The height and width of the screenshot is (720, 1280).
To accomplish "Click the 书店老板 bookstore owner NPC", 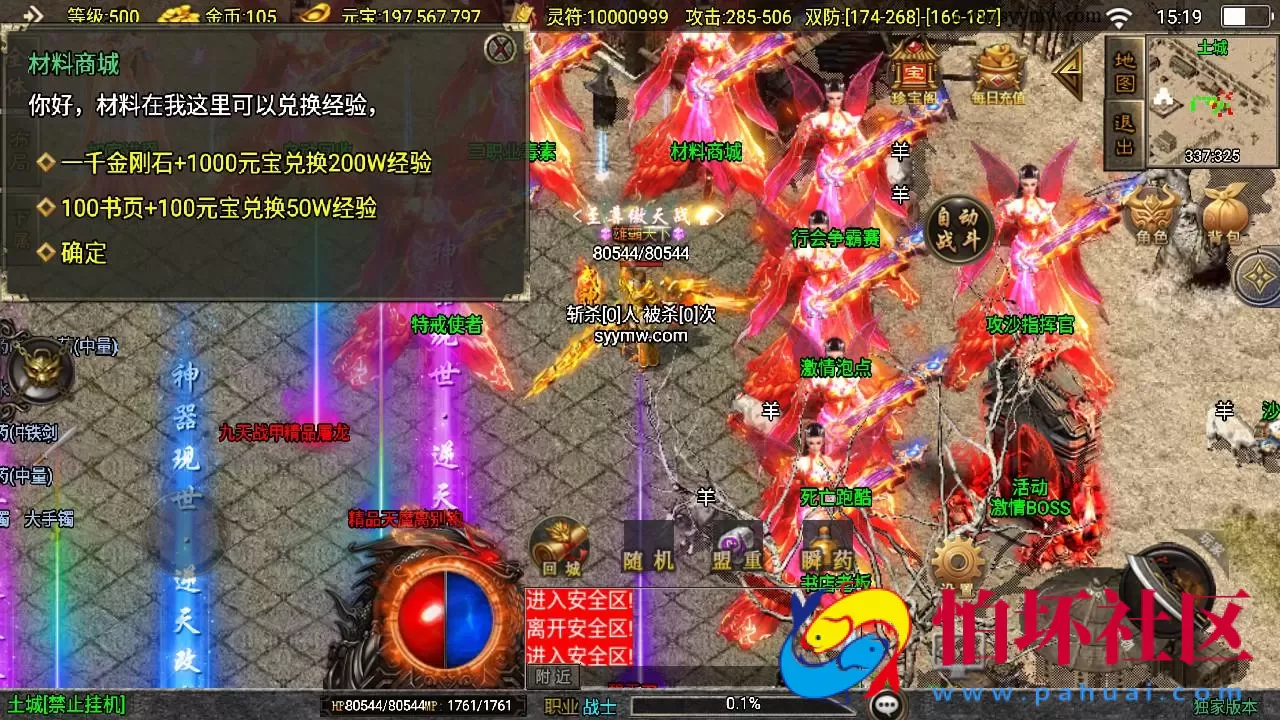I will pos(838,582).
